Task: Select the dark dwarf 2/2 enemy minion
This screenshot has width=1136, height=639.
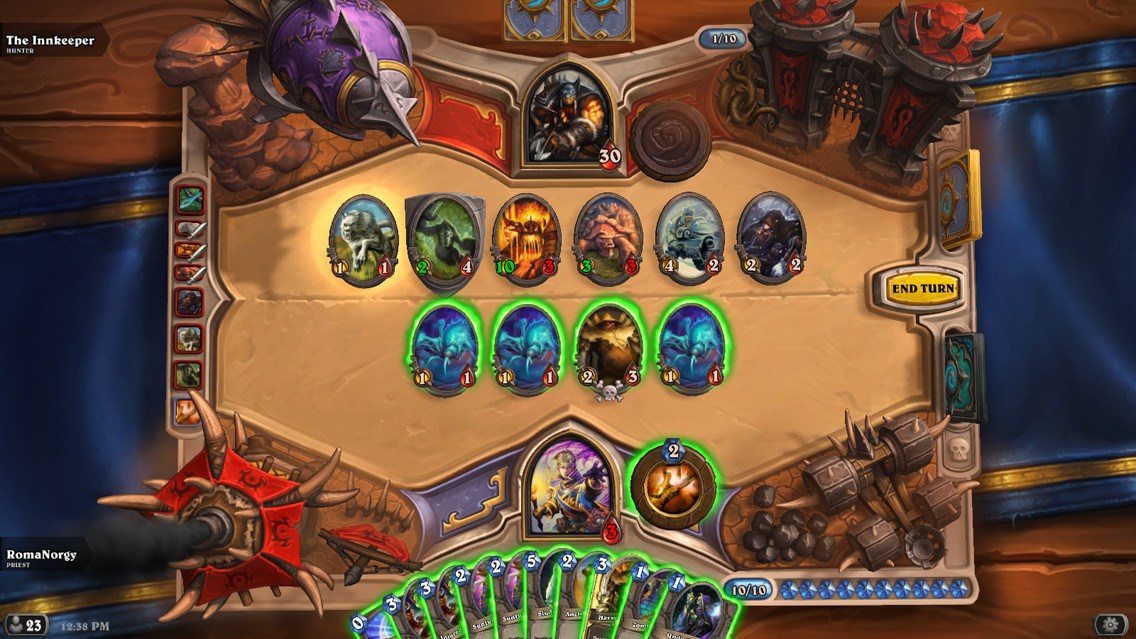Action: click(x=770, y=238)
